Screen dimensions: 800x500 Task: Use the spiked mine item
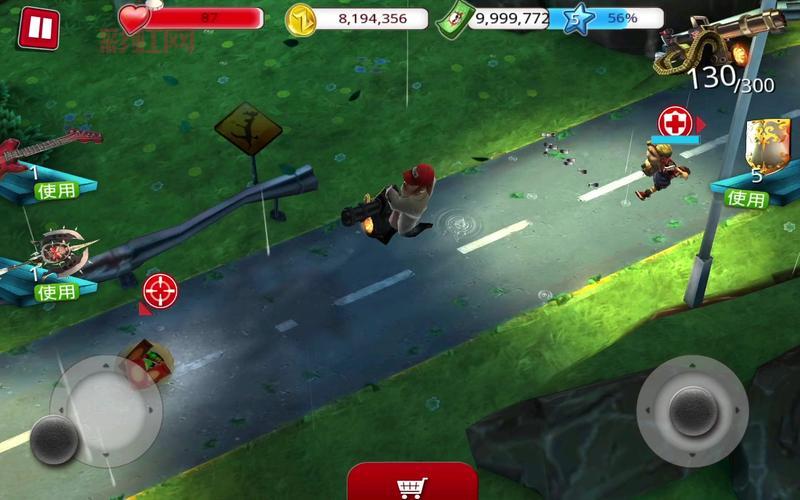pos(56,291)
